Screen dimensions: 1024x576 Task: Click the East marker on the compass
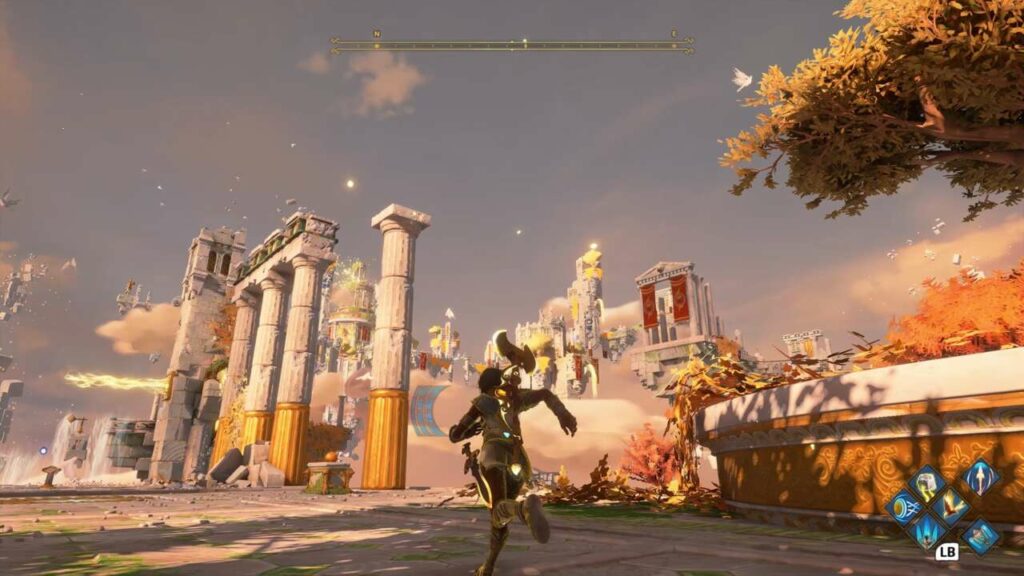point(673,33)
